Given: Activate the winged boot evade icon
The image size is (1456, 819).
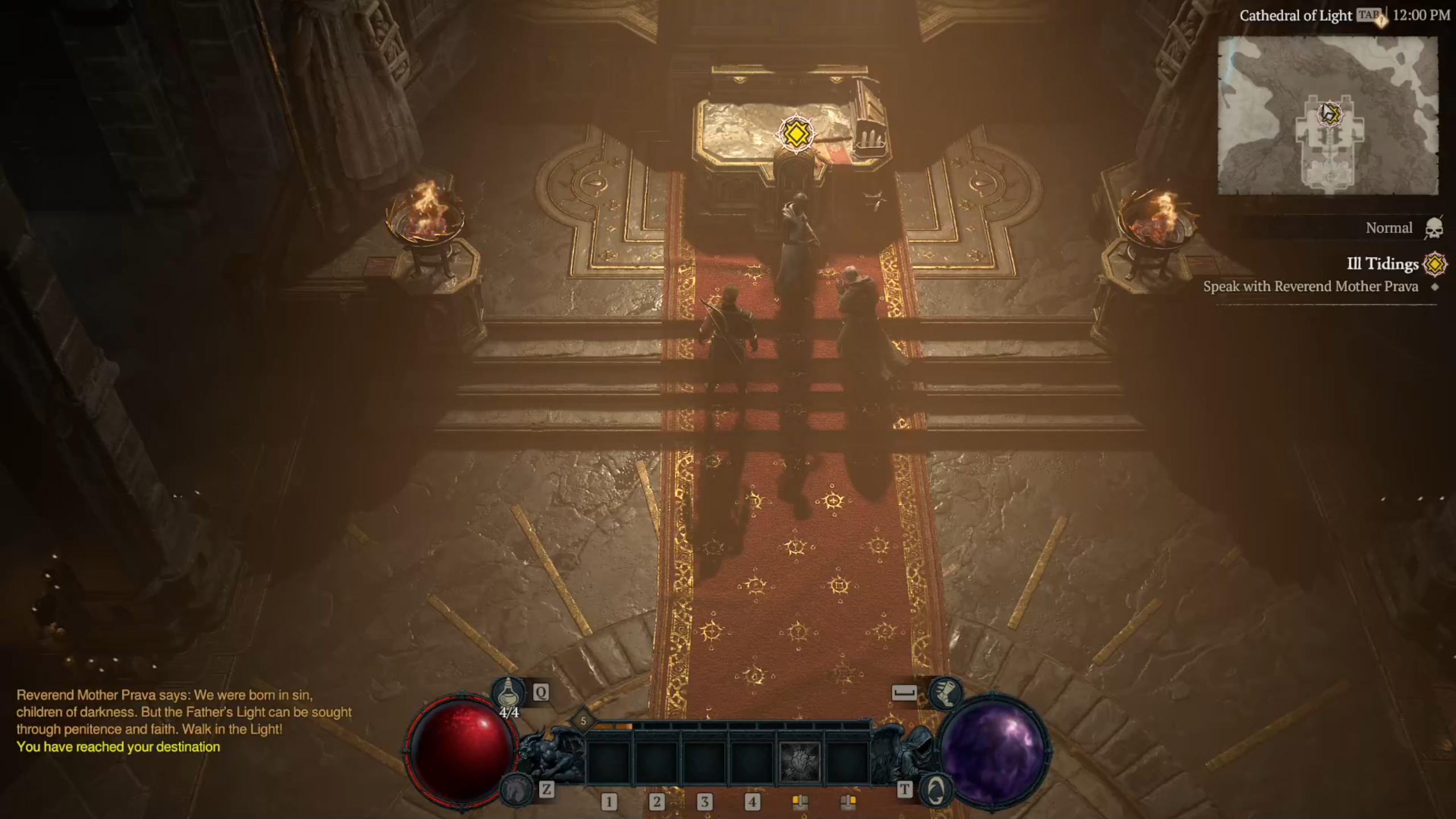Looking at the screenshot, I should (x=945, y=692).
